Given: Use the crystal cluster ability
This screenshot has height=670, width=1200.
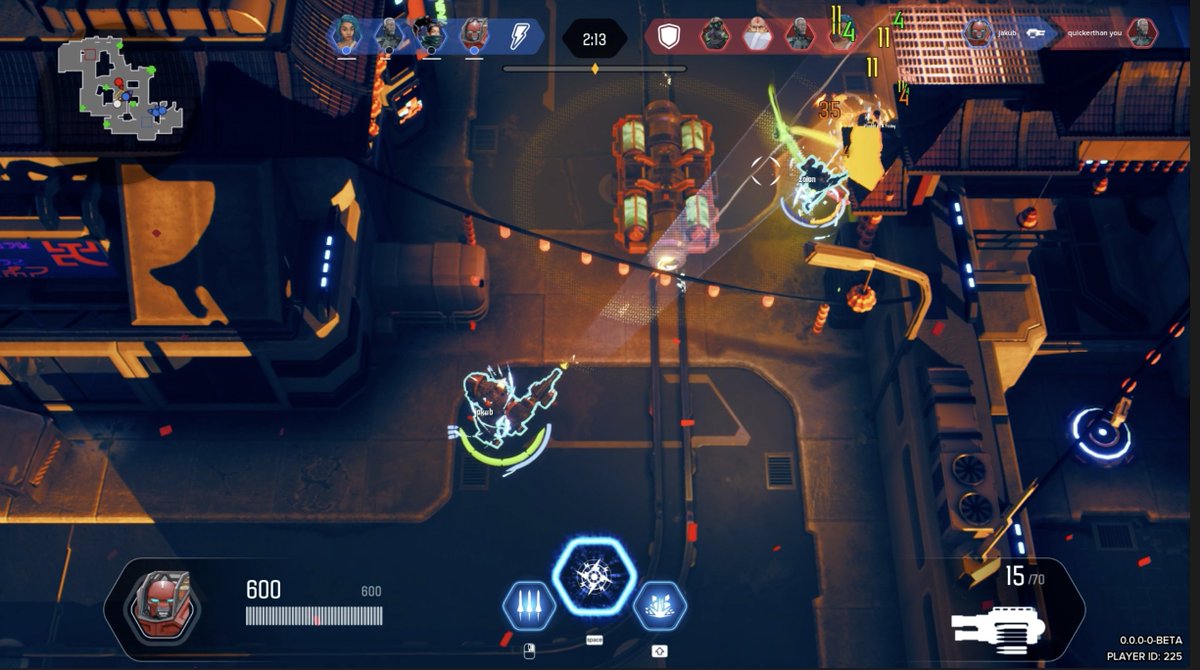Looking at the screenshot, I should [659, 605].
